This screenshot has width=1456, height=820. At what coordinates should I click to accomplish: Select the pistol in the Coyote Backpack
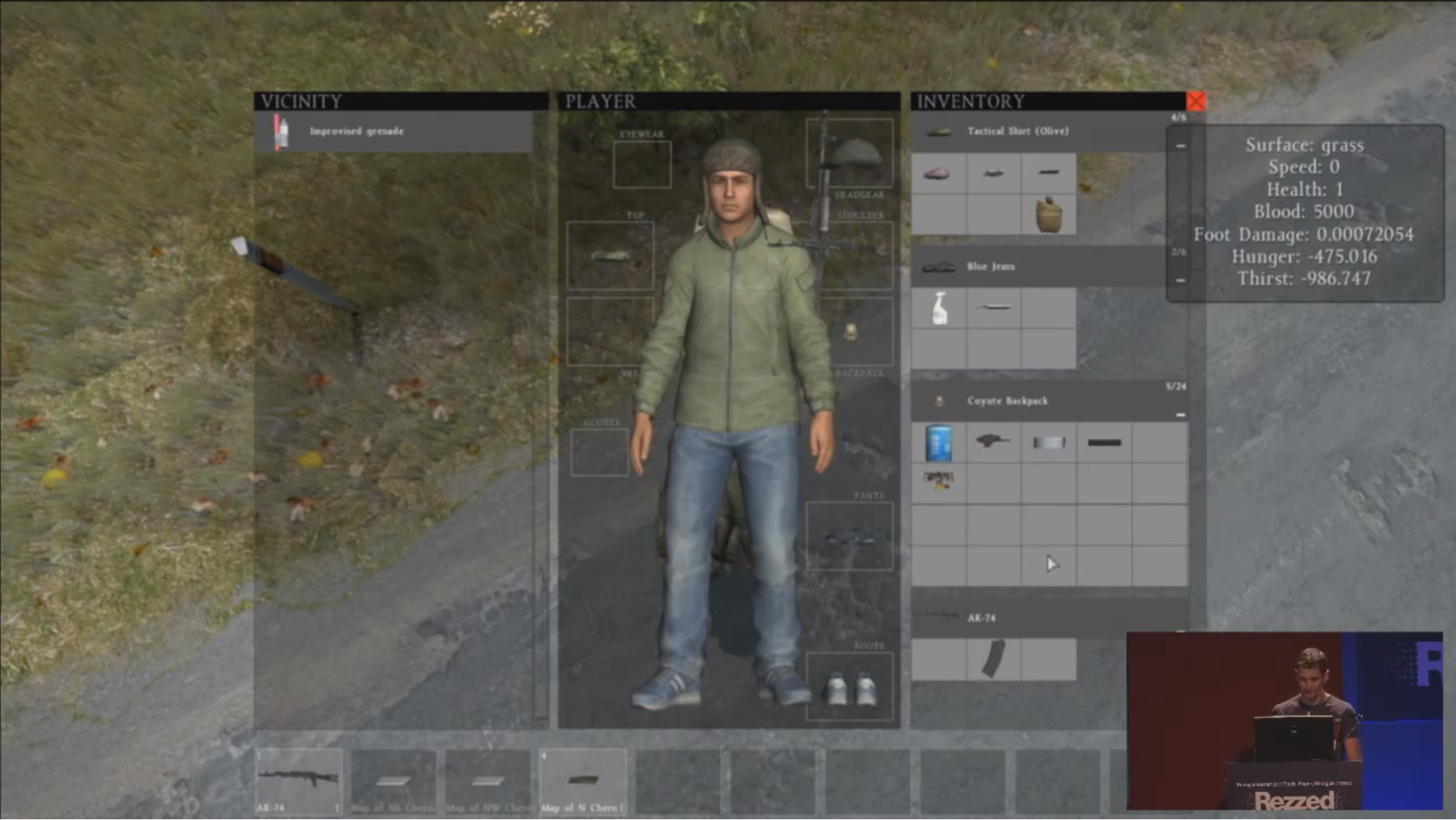coord(992,441)
